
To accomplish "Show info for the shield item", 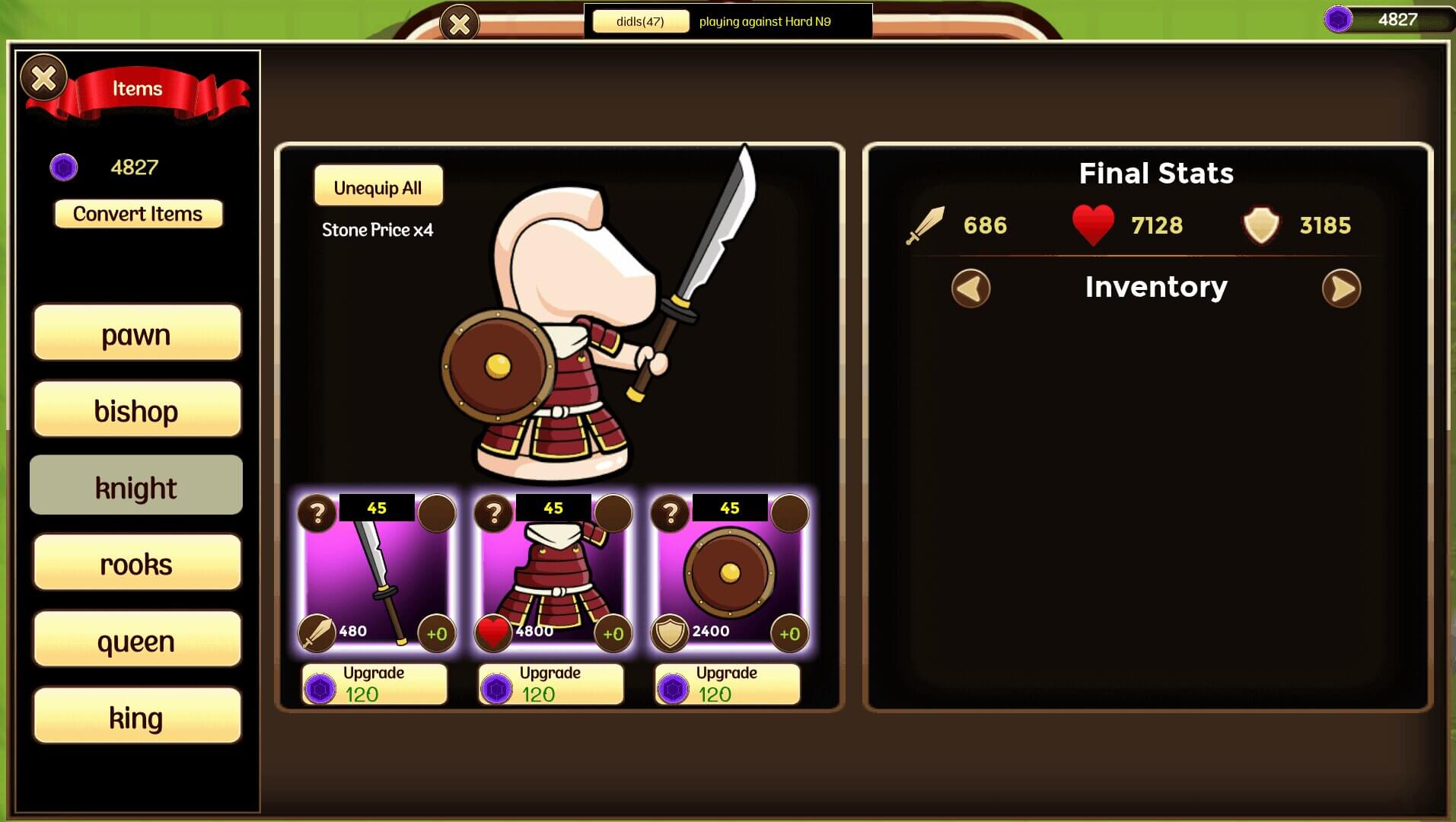I will click(671, 514).
